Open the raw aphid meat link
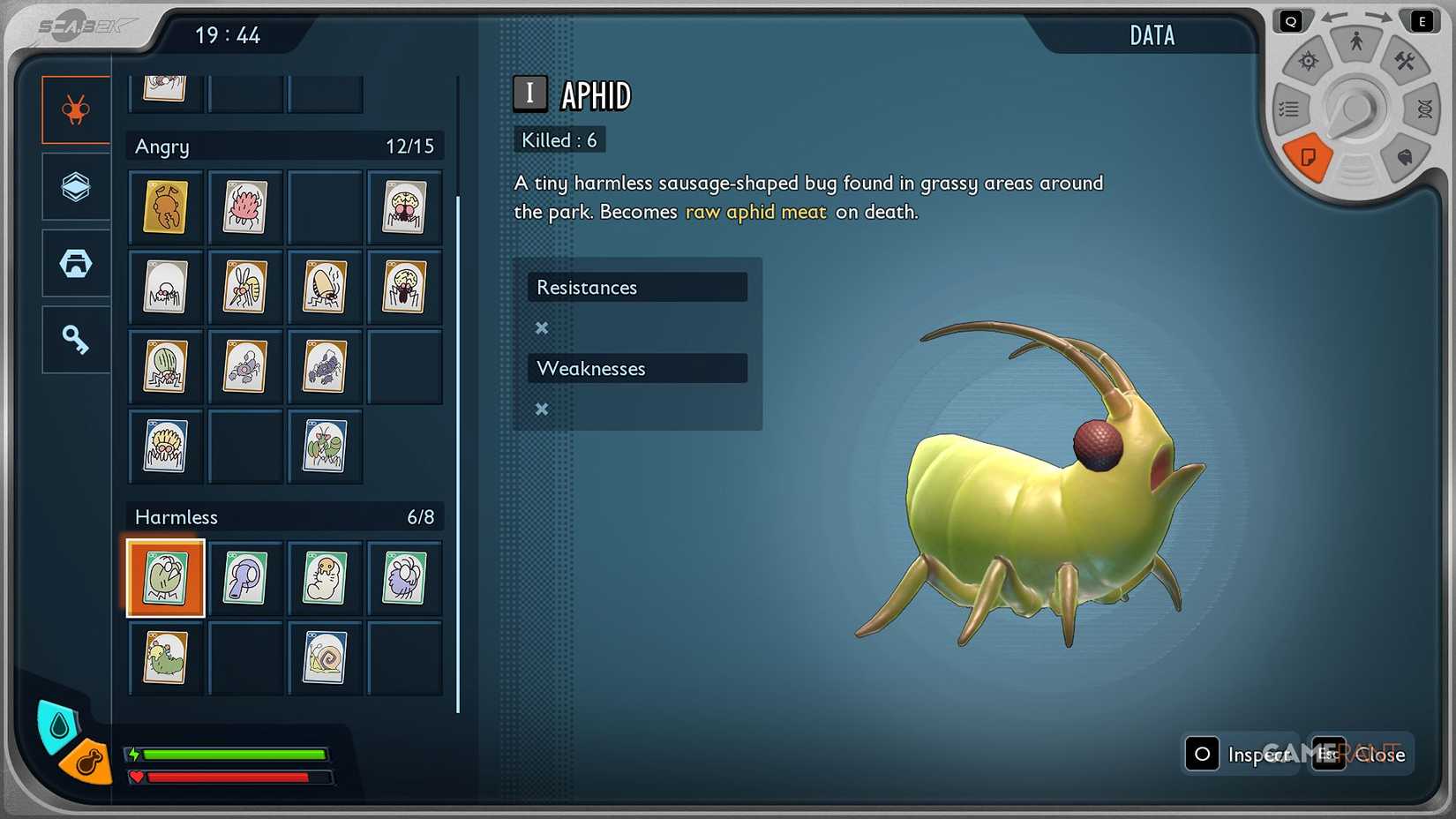This screenshot has width=1456, height=819. pyautogui.click(x=755, y=212)
